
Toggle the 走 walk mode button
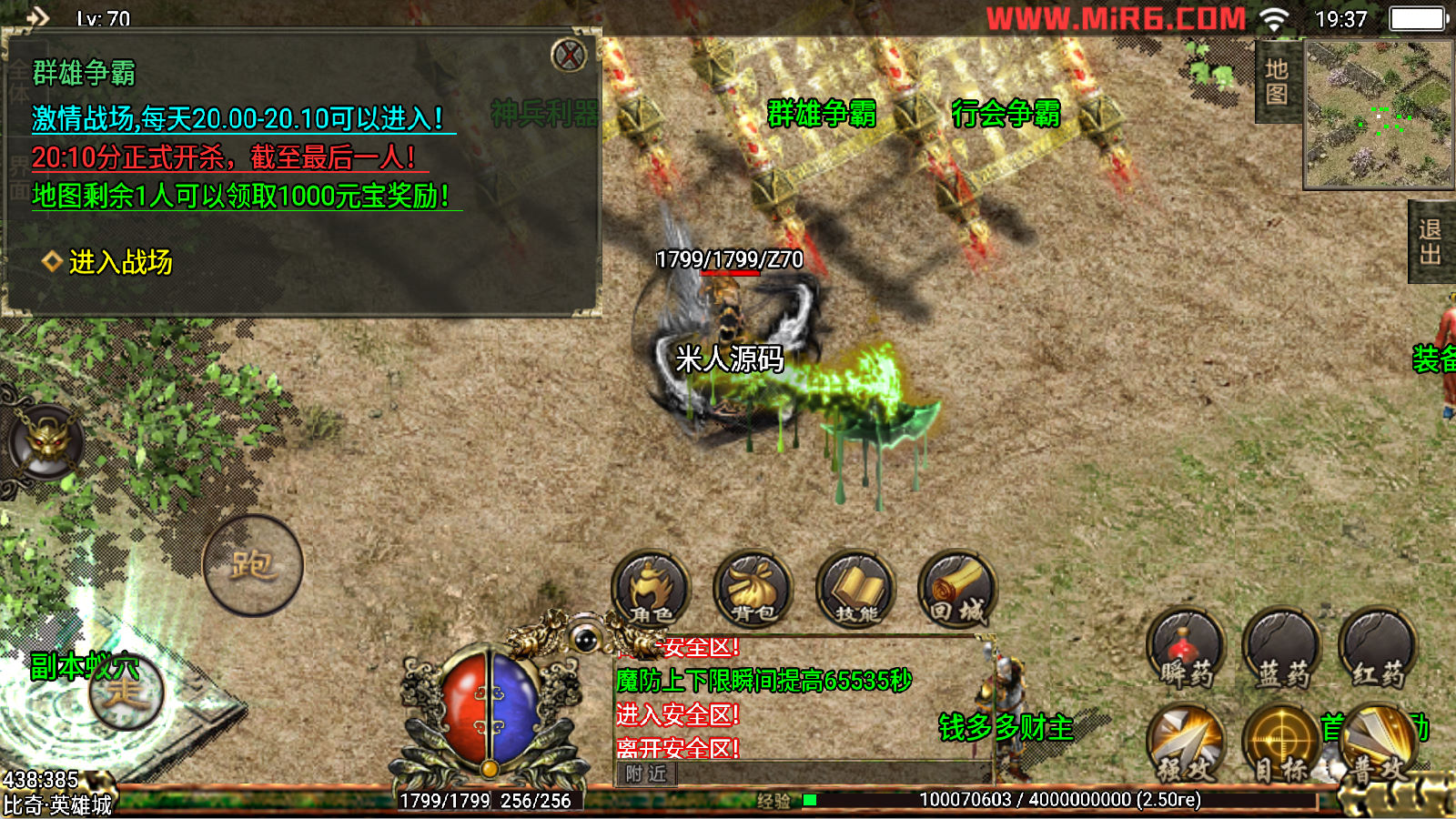(x=126, y=693)
